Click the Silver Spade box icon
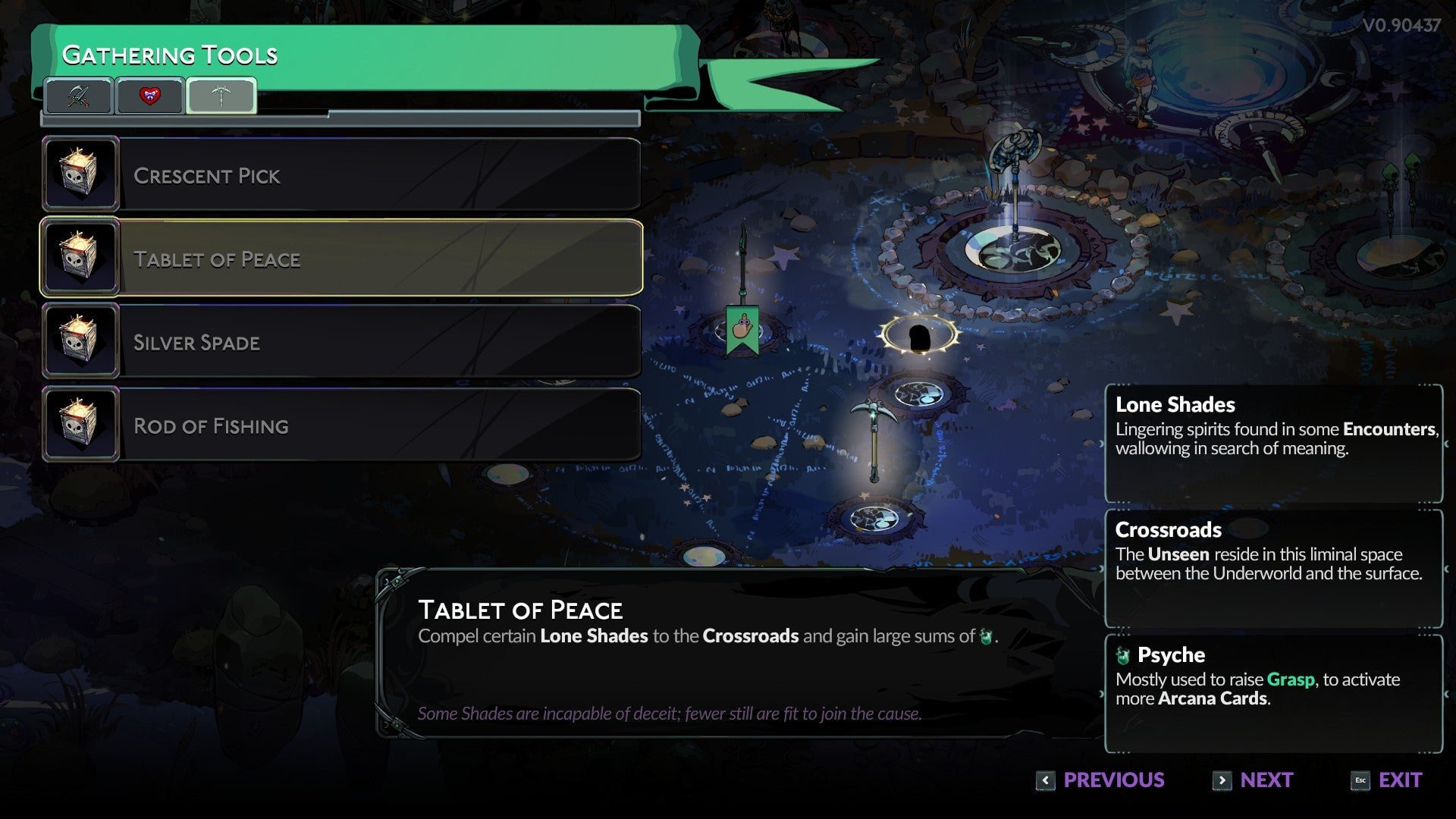The image size is (1456, 819). [80, 340]
